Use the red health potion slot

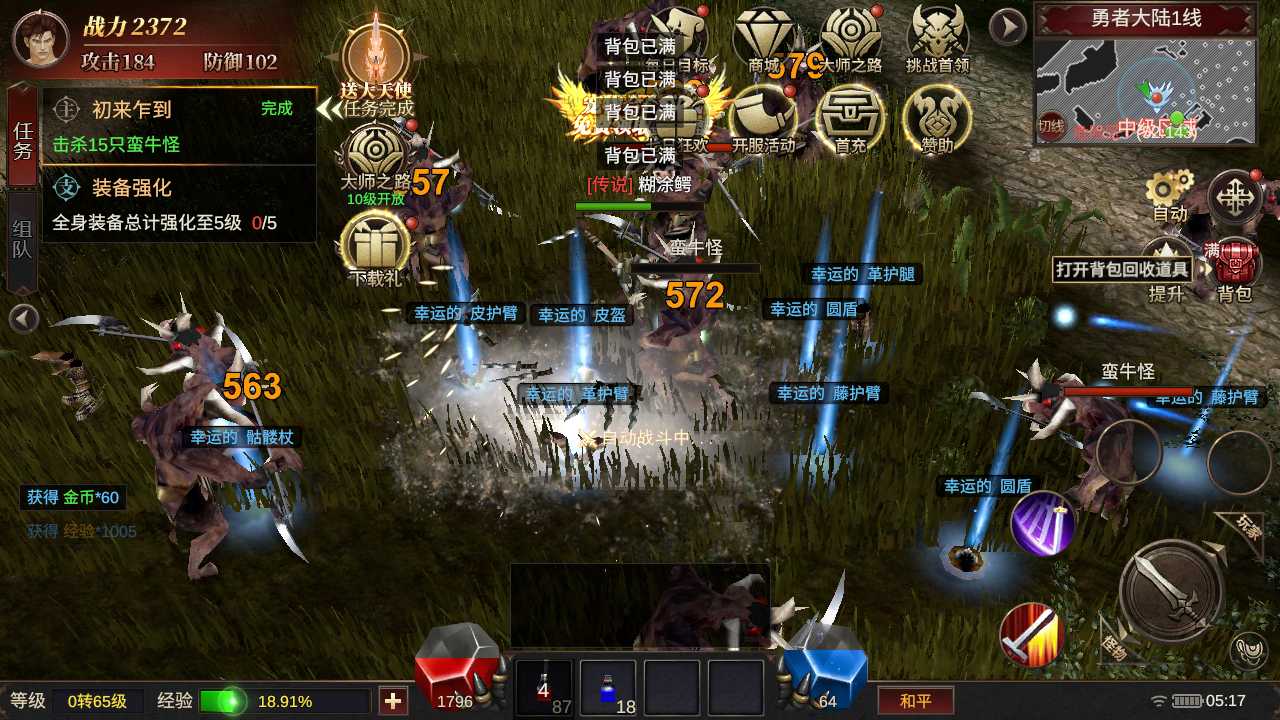[x=544, y=687]
